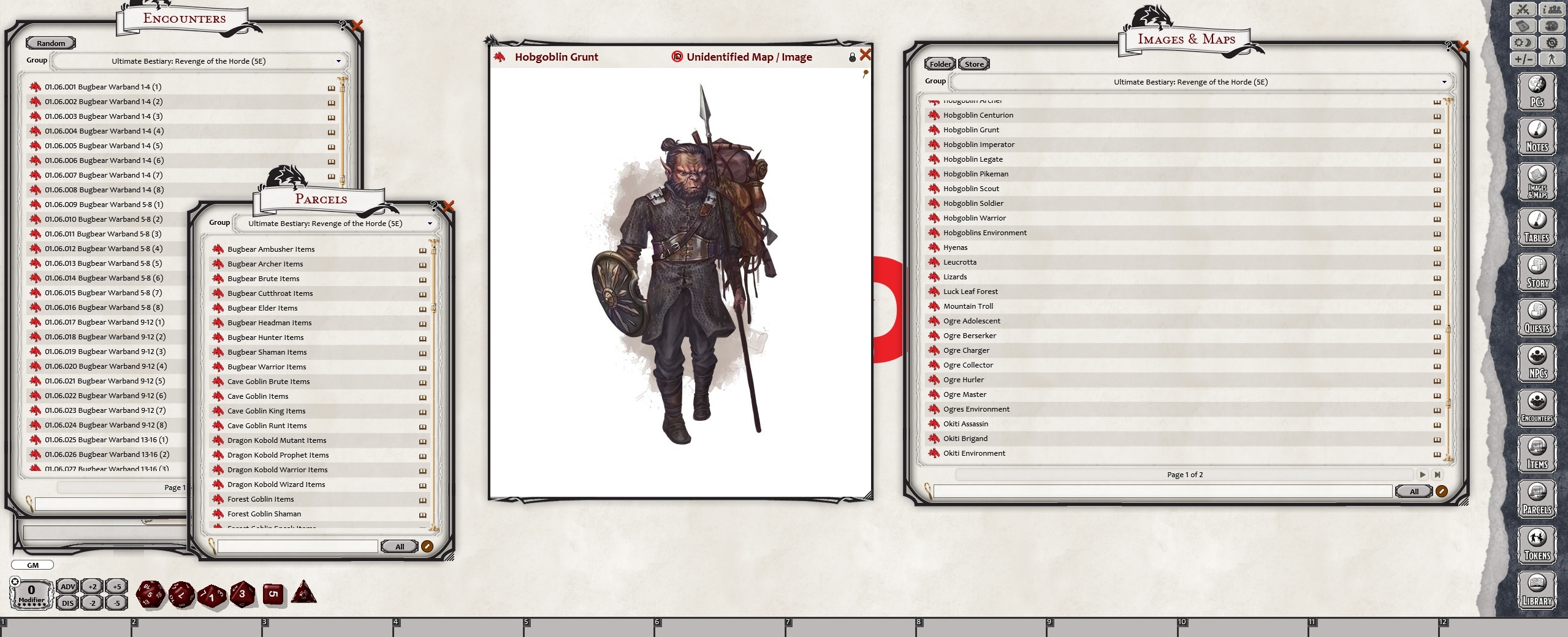Image resolution: width=1568 pixels, height=637 pixels.
Task: Open the Tokens panel from the sidebar
Action: 1537,544
